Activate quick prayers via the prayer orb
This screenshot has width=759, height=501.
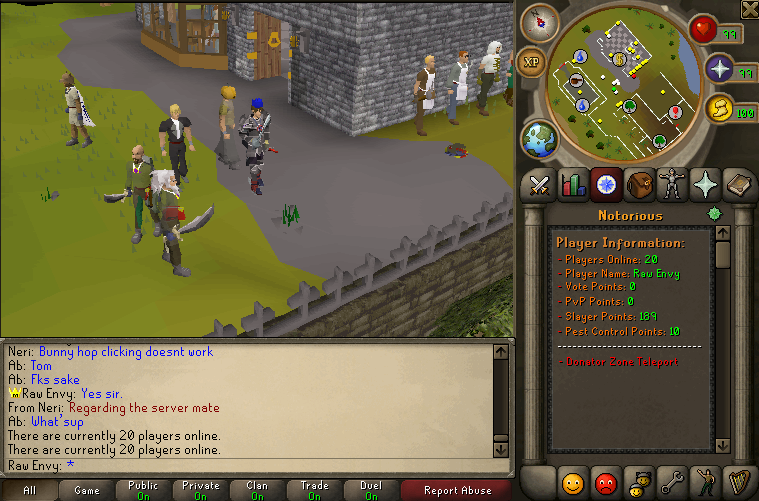pos(718,69)
